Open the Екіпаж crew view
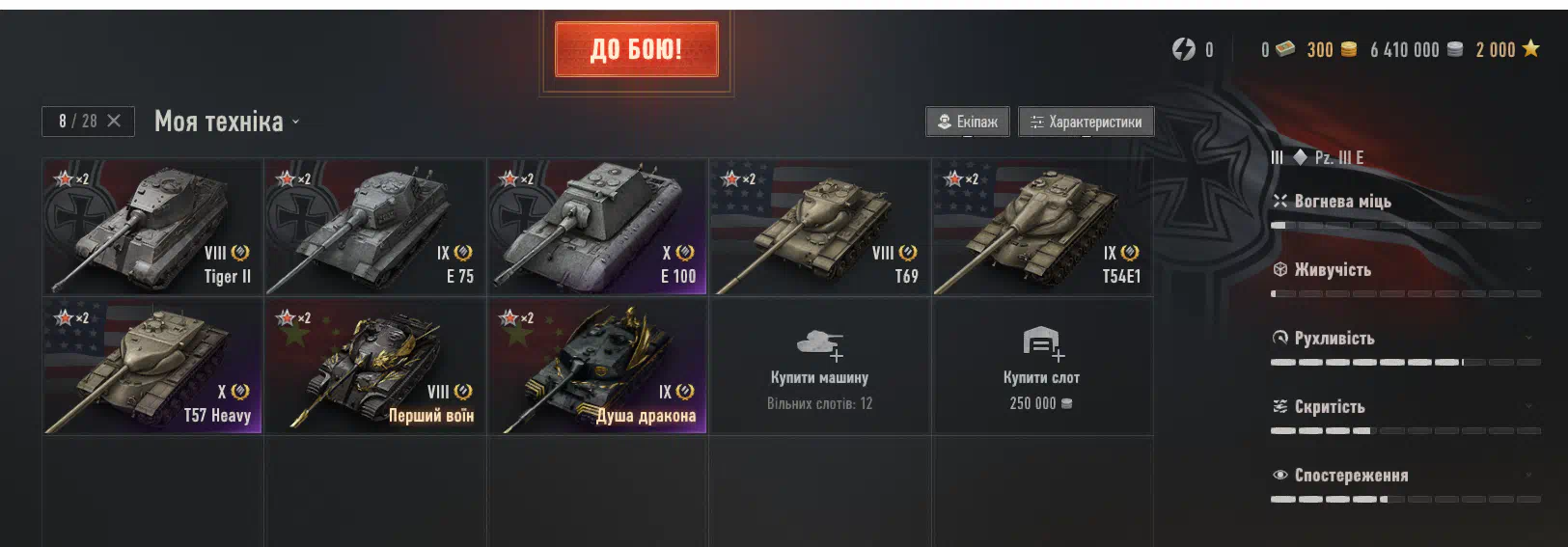The height and width of the screenshot is (547, 1568). click(x=968, y=122)
